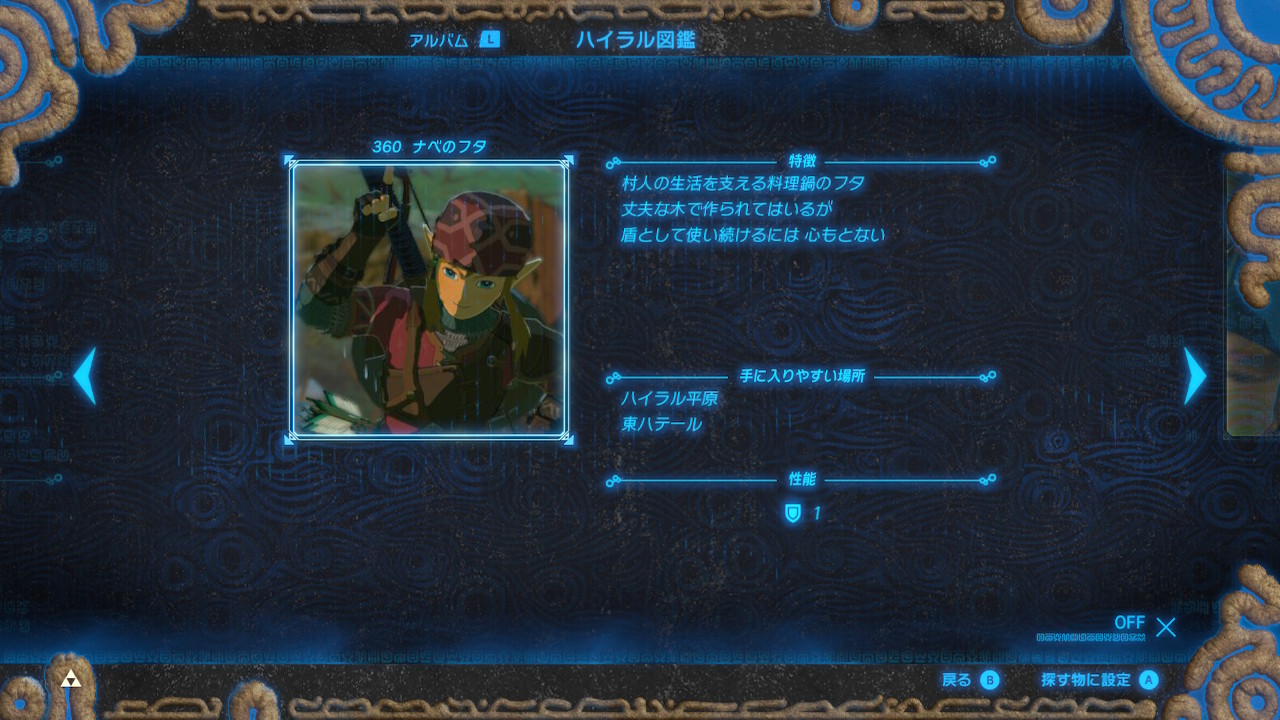Select the Triforce emblem in the bottom-left corner
Screen dimensions: 1280x720
[70, 676]
